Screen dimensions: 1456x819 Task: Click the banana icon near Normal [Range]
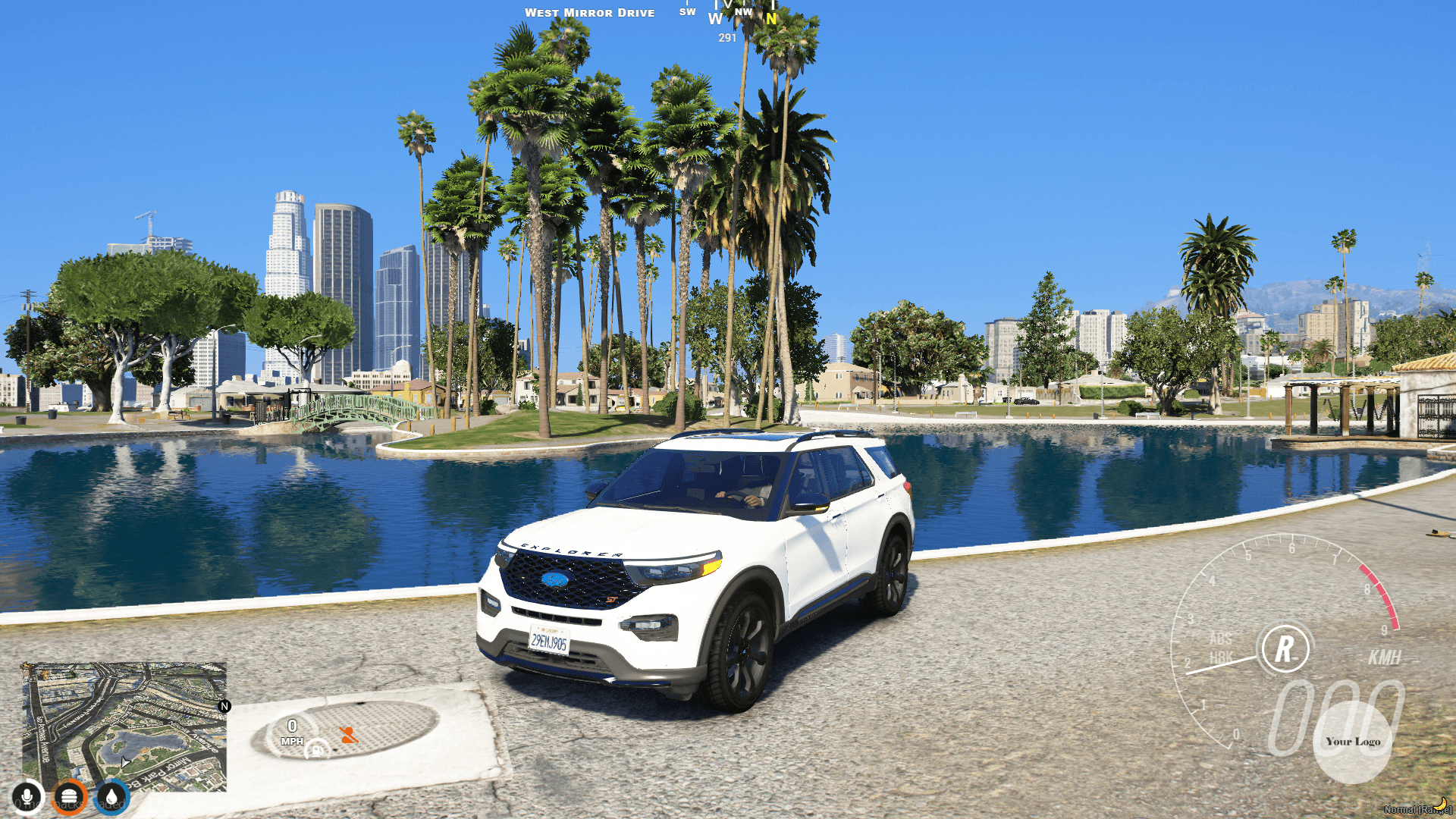tap(1441, 805)
